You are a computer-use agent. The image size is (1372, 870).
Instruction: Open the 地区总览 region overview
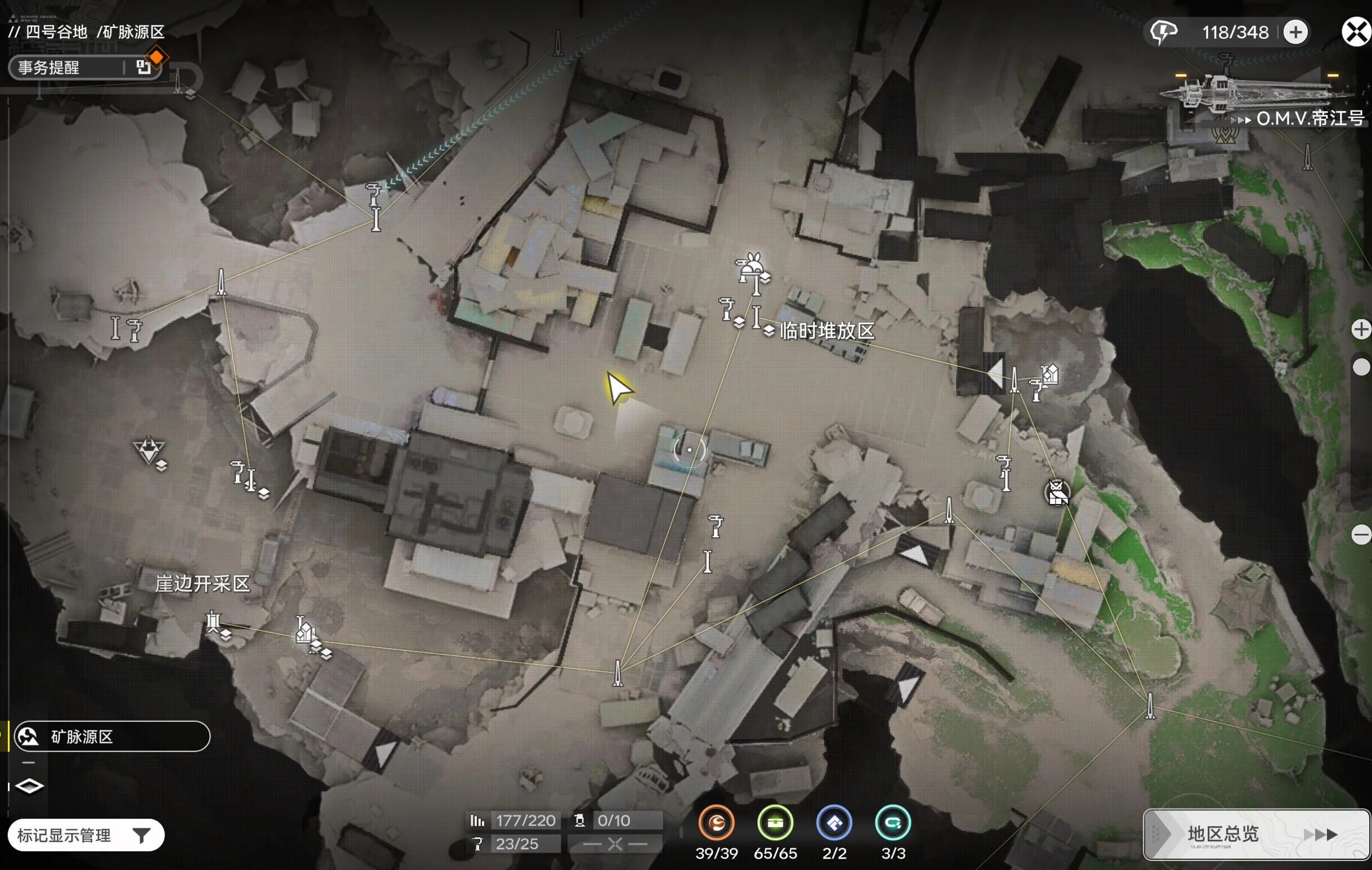(1255, 834)
